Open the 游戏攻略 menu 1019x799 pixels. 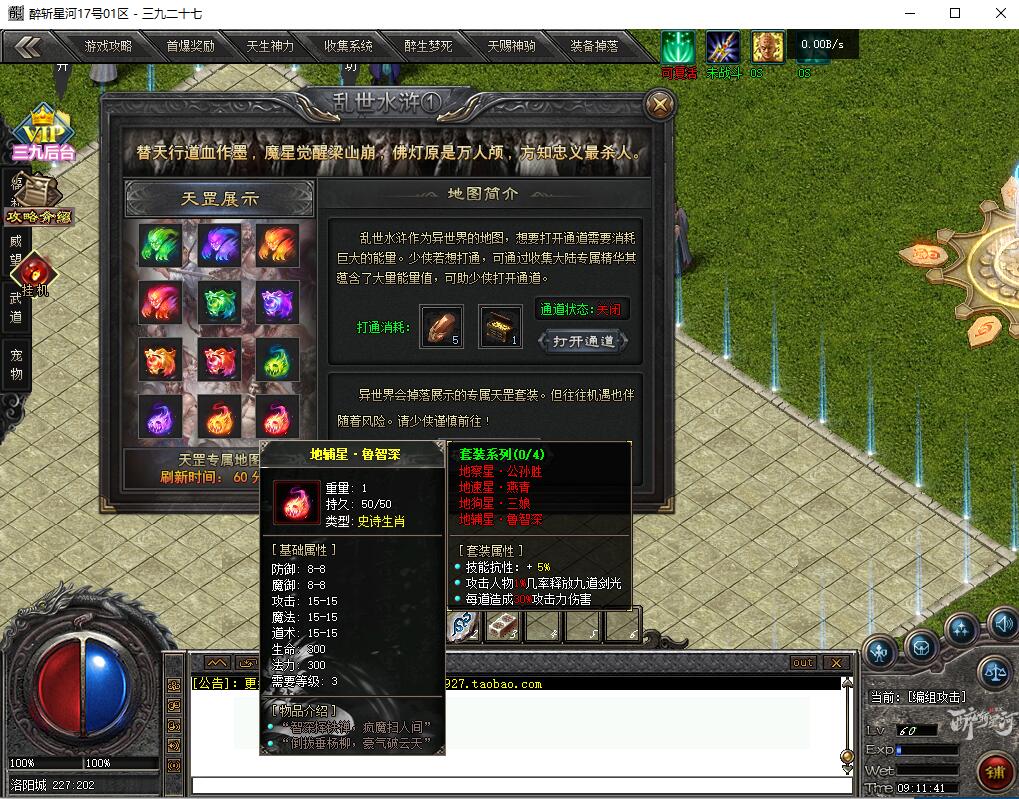coord(108,46)
